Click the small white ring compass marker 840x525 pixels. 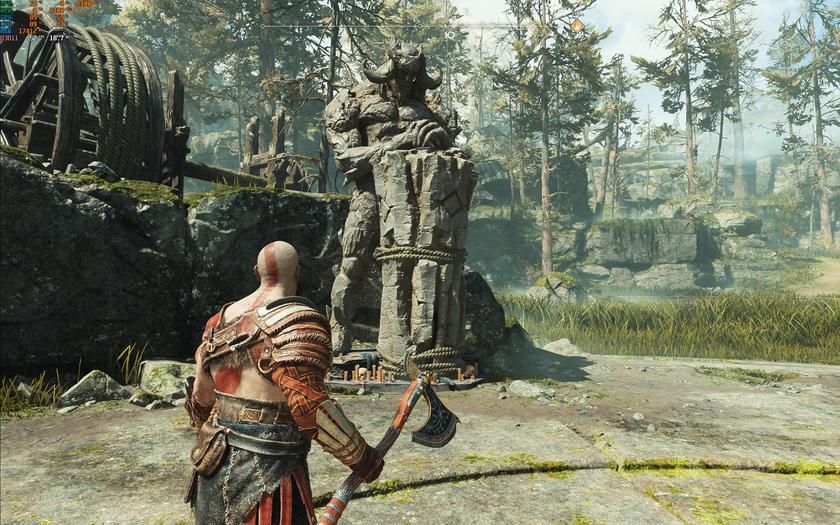click(x=450, y=33)
